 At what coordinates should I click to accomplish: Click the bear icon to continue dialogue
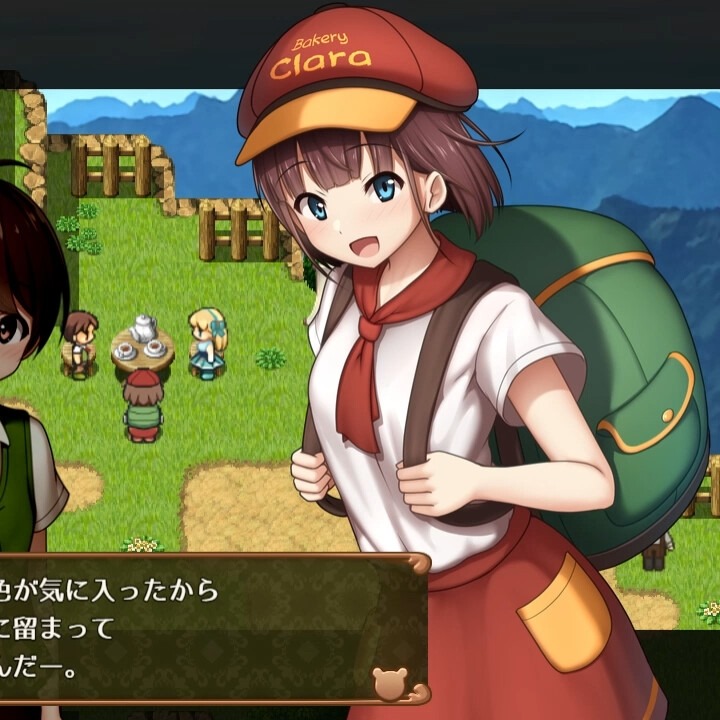coord(389,683)
